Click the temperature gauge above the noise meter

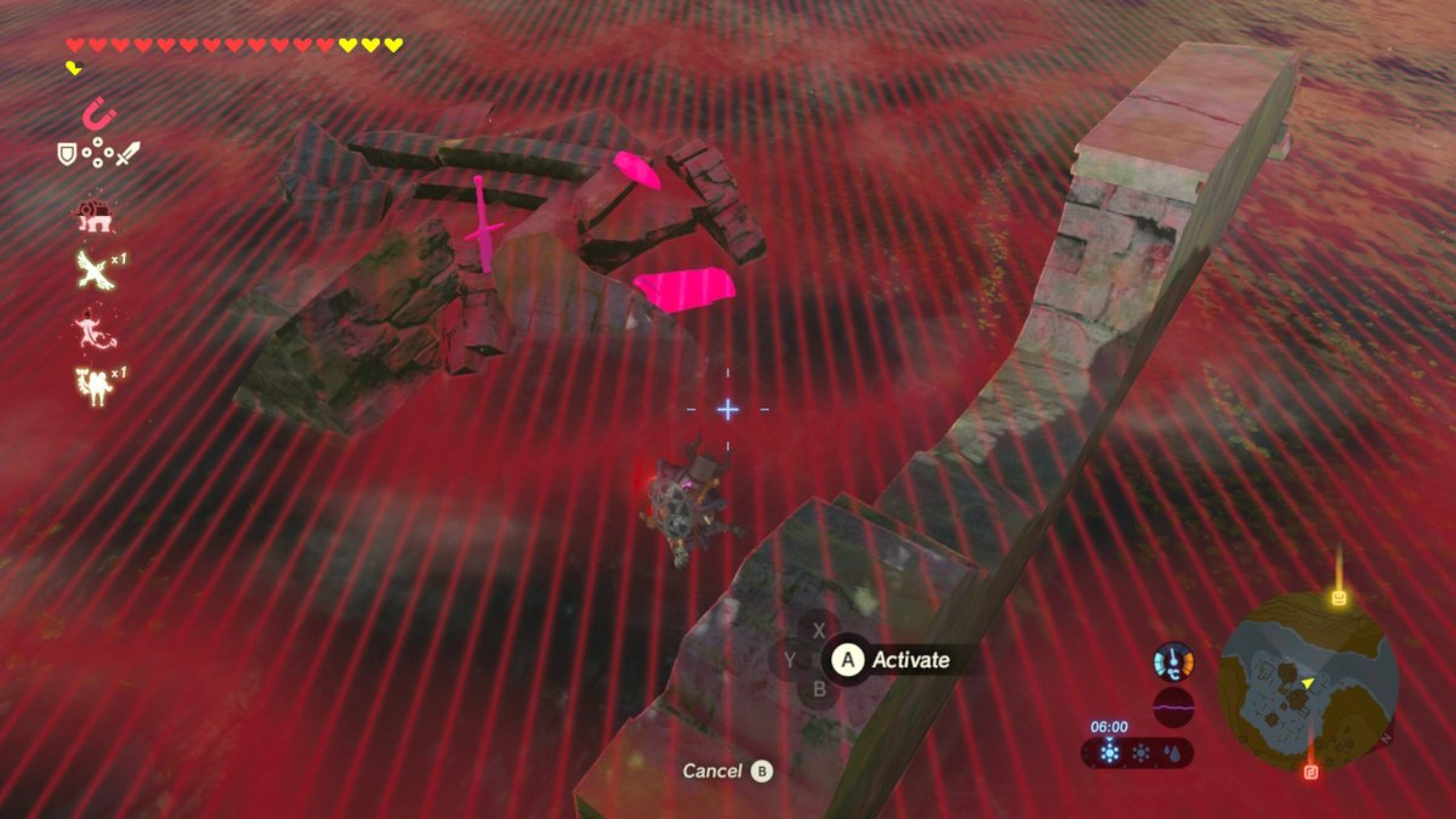1174,662
